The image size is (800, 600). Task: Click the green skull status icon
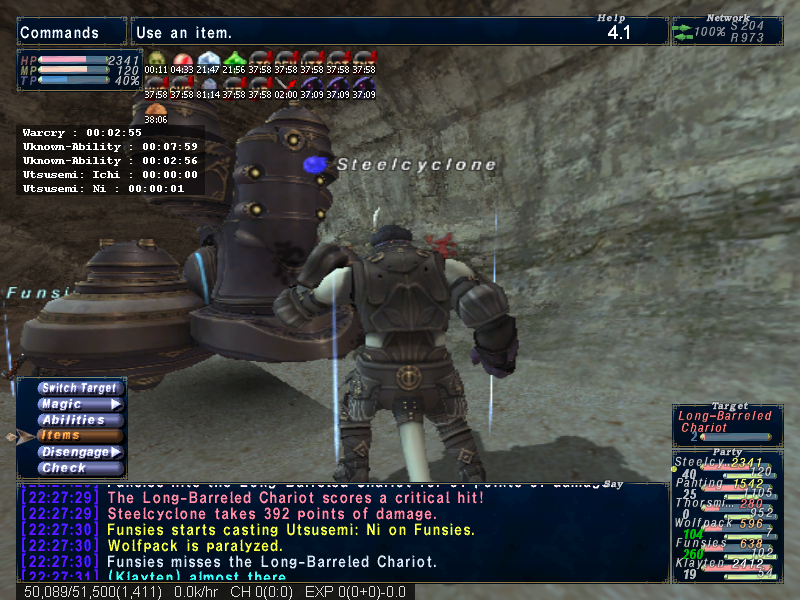[156, 59]
